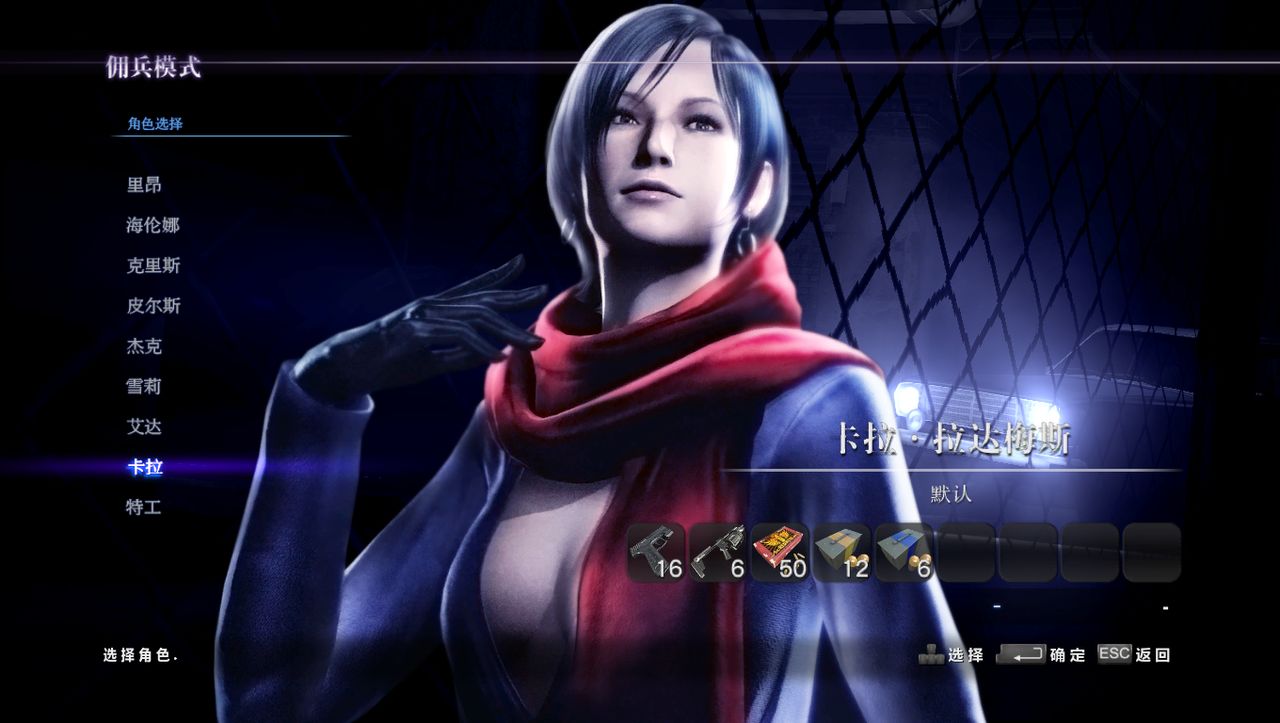Screen dimensions: 1280x723
Task: Switch to the 艾达 character entry
Action: click(144, 427)
